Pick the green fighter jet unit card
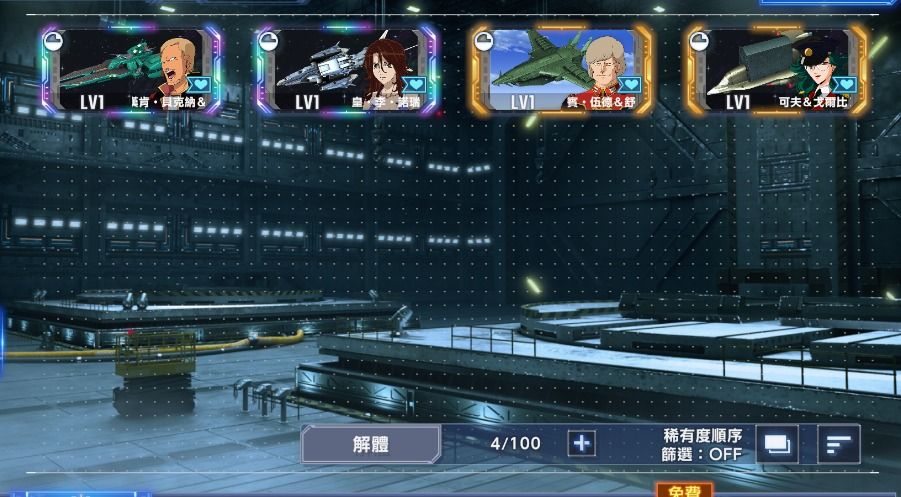Viewport: 901px width, 497px height. point(562,69)
